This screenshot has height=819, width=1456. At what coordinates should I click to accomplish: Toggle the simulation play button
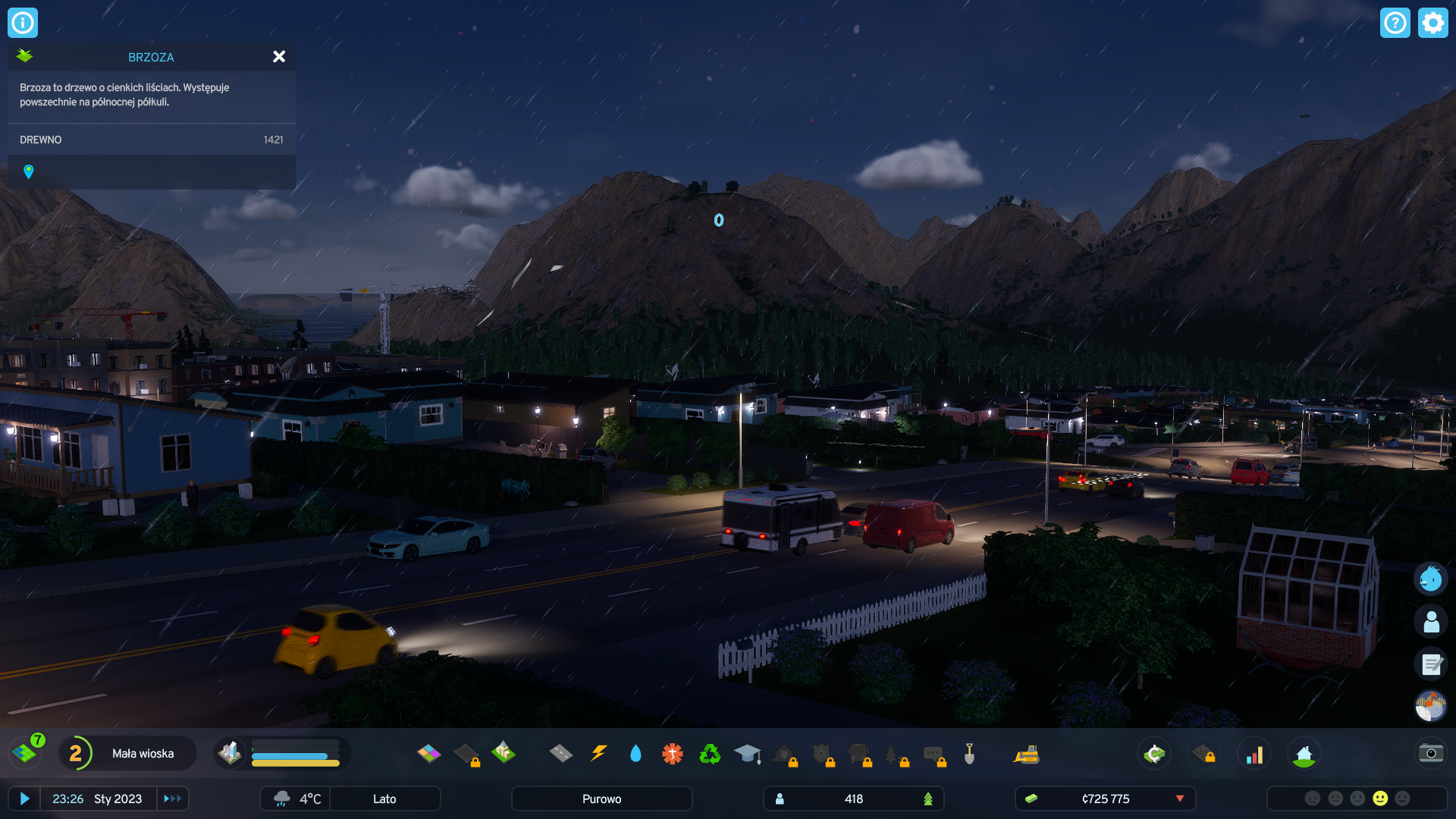point(24,799)
